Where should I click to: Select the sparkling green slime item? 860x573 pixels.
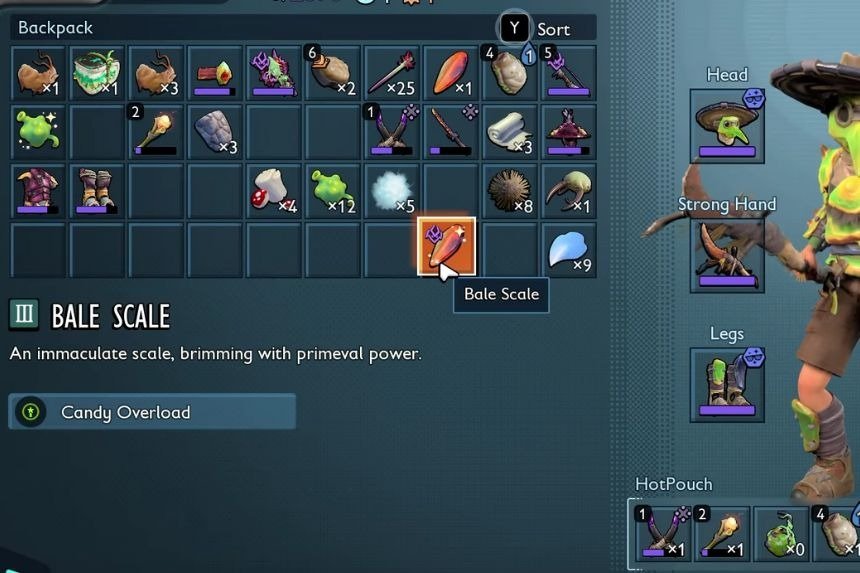pyautogui.click(x=39, y=131)
